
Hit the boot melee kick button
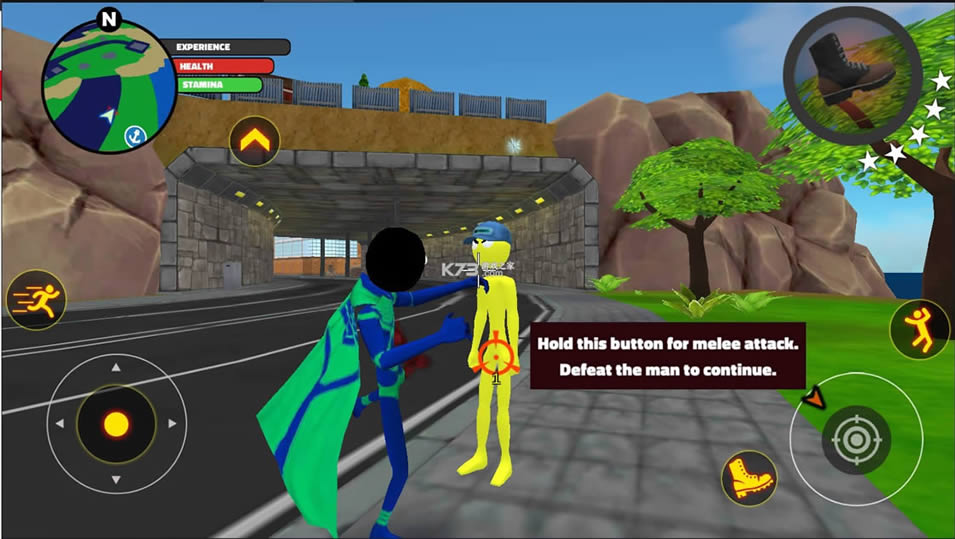point(749,478)
